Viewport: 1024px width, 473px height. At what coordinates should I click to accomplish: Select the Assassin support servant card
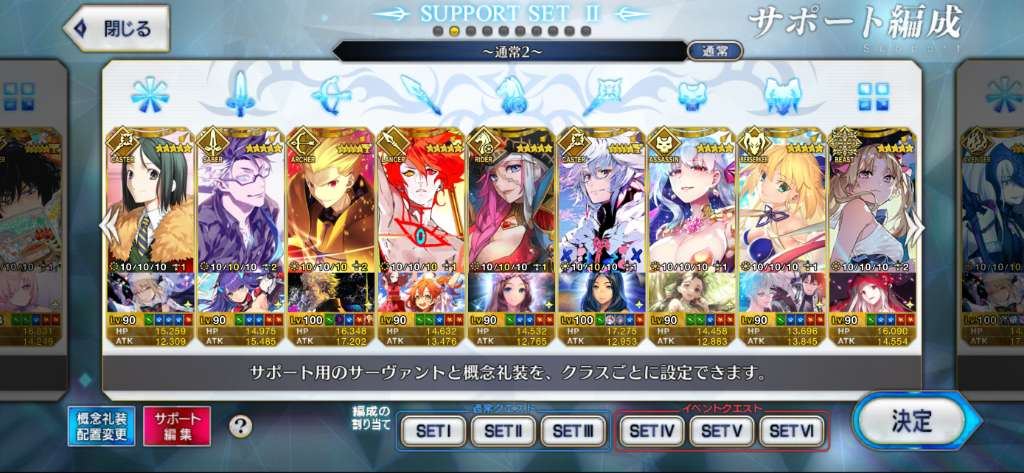(x=691, y=200)
